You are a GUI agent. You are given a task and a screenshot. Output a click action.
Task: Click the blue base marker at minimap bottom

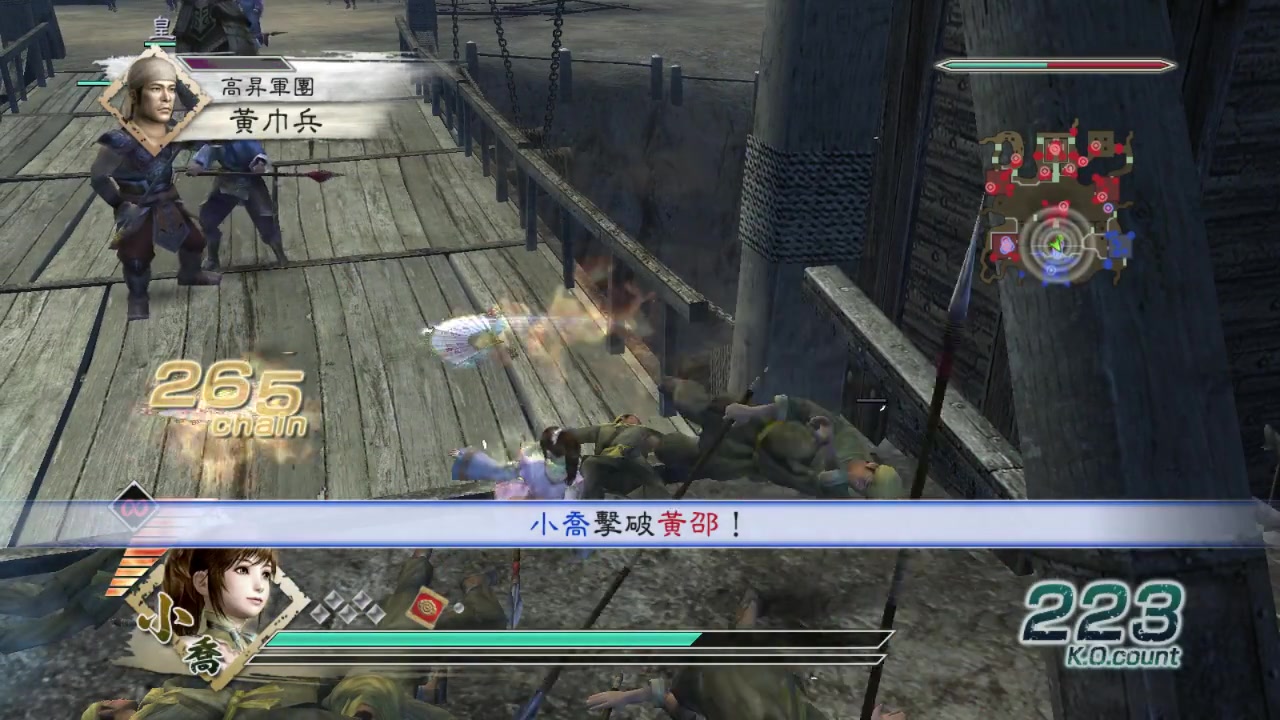coord(1050,270)
